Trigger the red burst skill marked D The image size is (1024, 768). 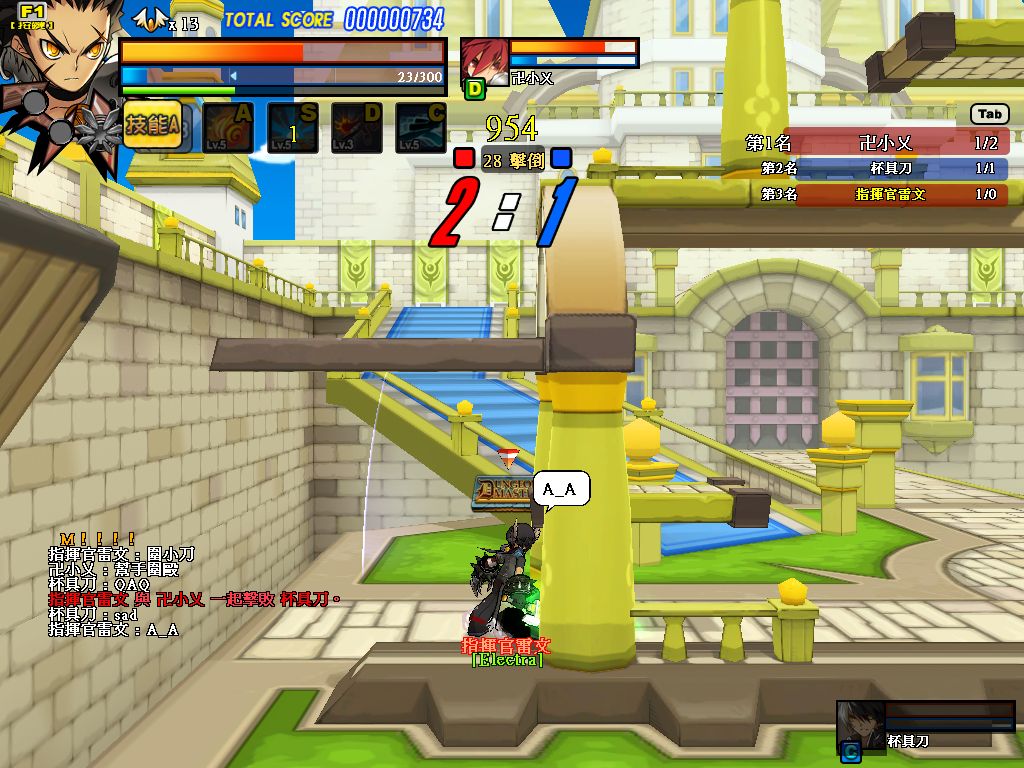357,128
